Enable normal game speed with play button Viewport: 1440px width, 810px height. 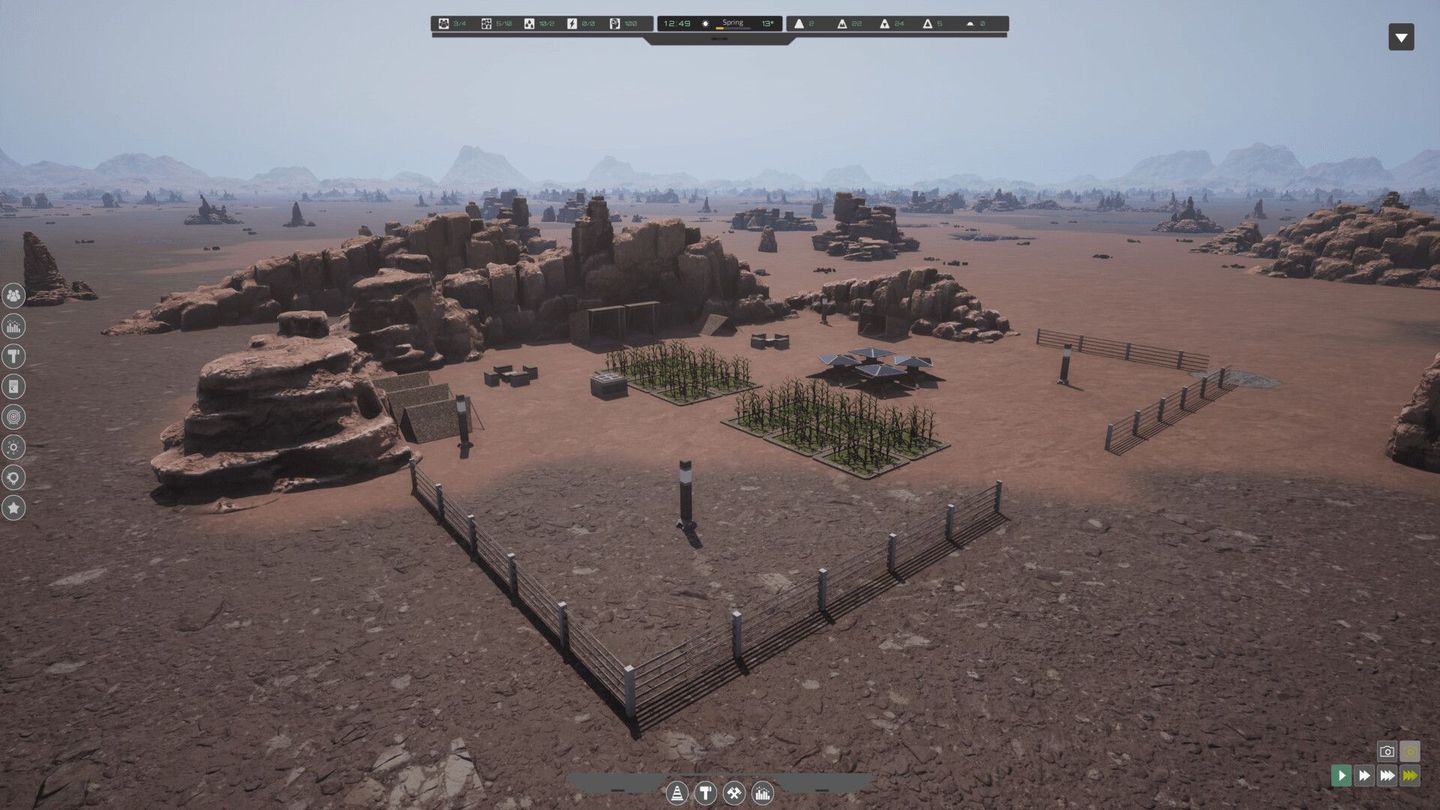click(1341, 775)
